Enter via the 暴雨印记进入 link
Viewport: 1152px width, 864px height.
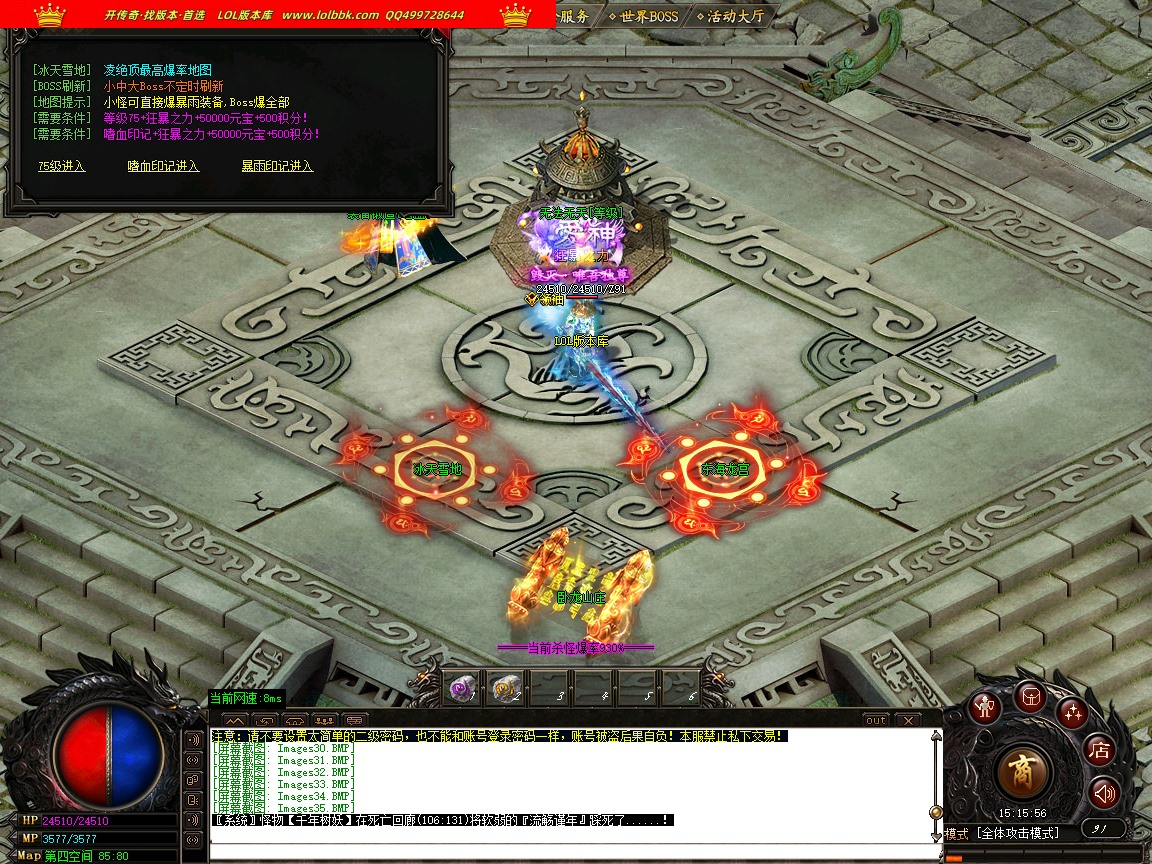click(x=277, y=166)
